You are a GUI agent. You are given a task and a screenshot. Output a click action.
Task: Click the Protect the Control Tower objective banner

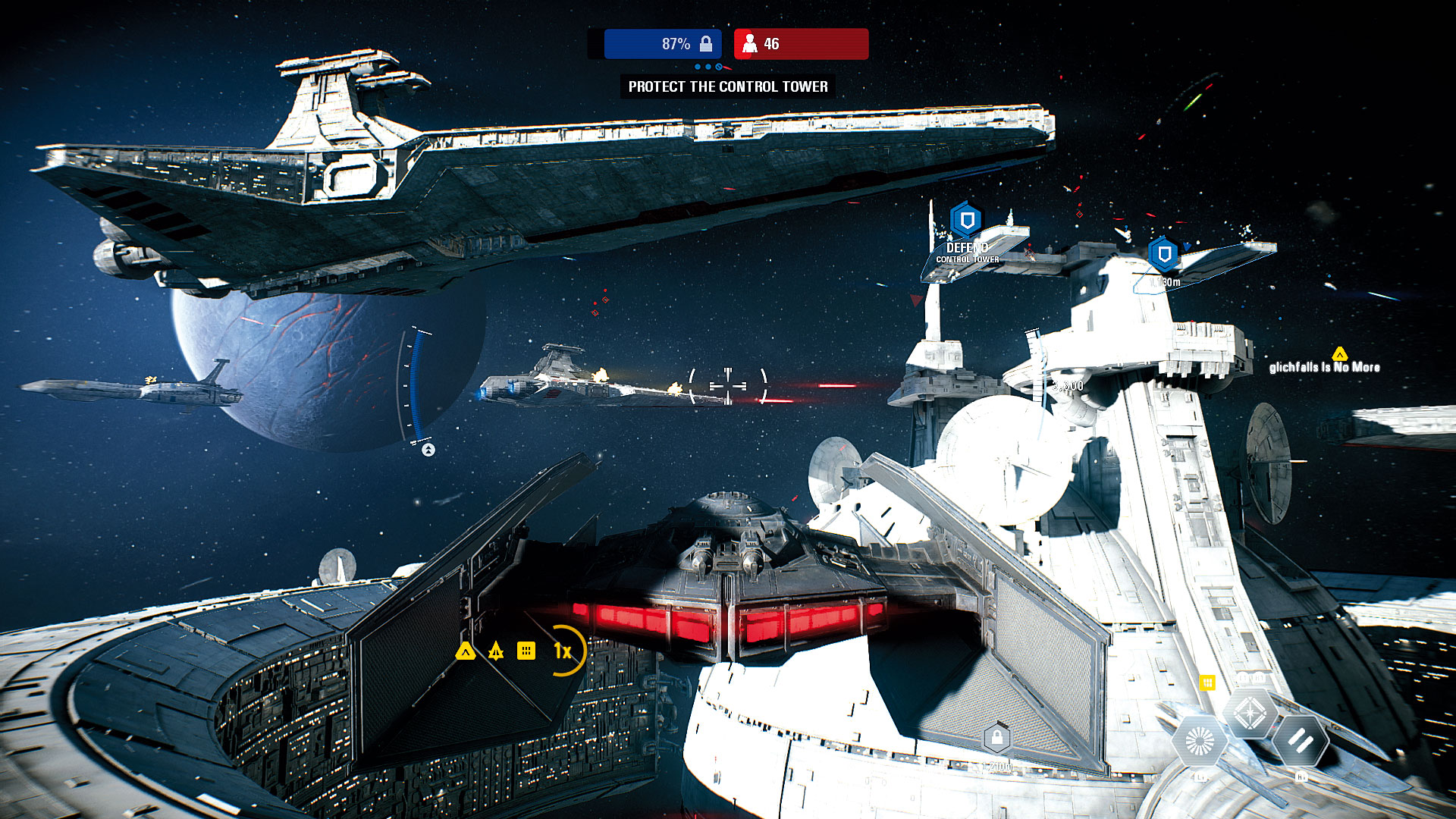(x=728, y=86)
